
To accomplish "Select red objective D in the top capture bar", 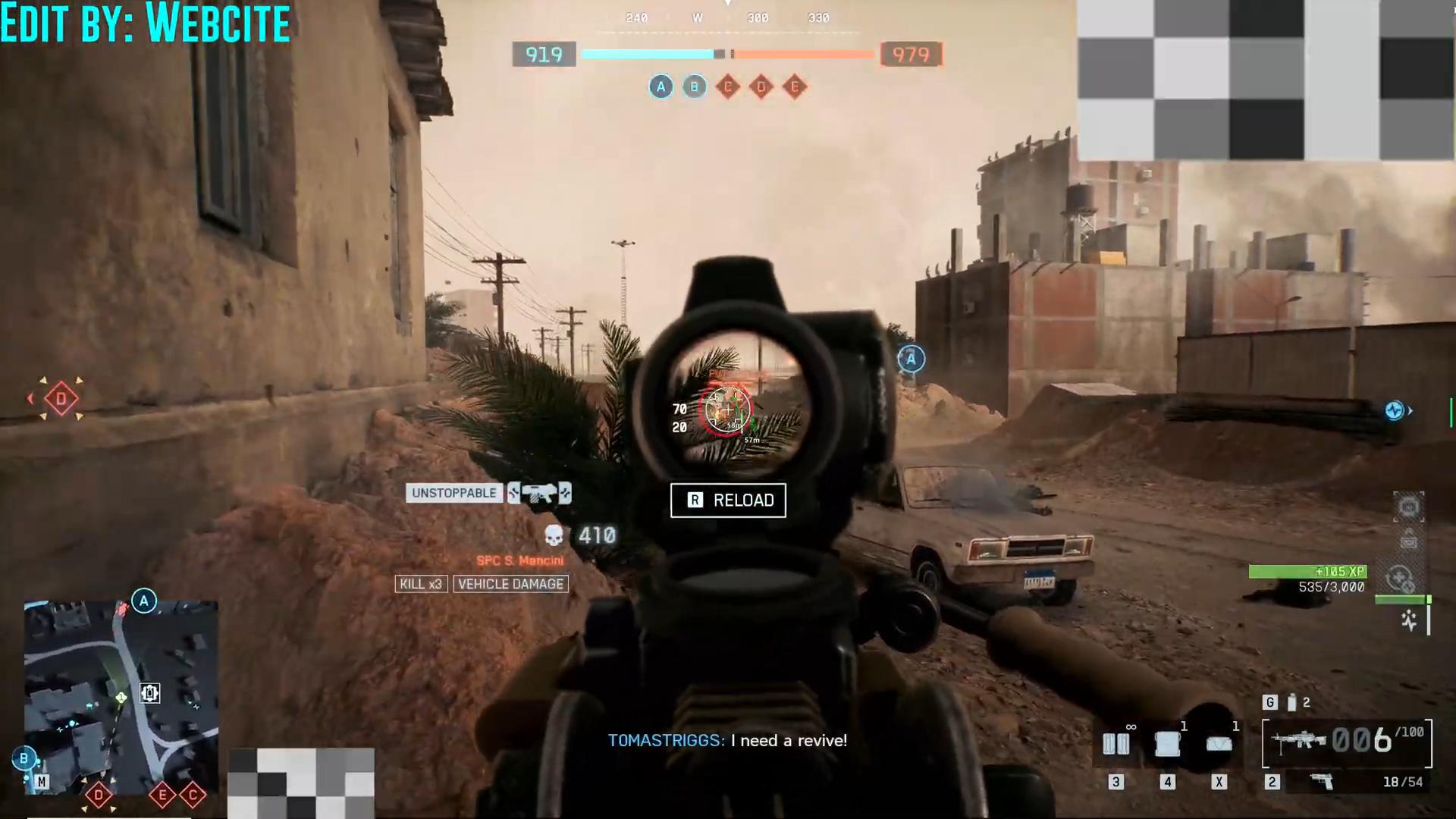I will tap(761, 87).
